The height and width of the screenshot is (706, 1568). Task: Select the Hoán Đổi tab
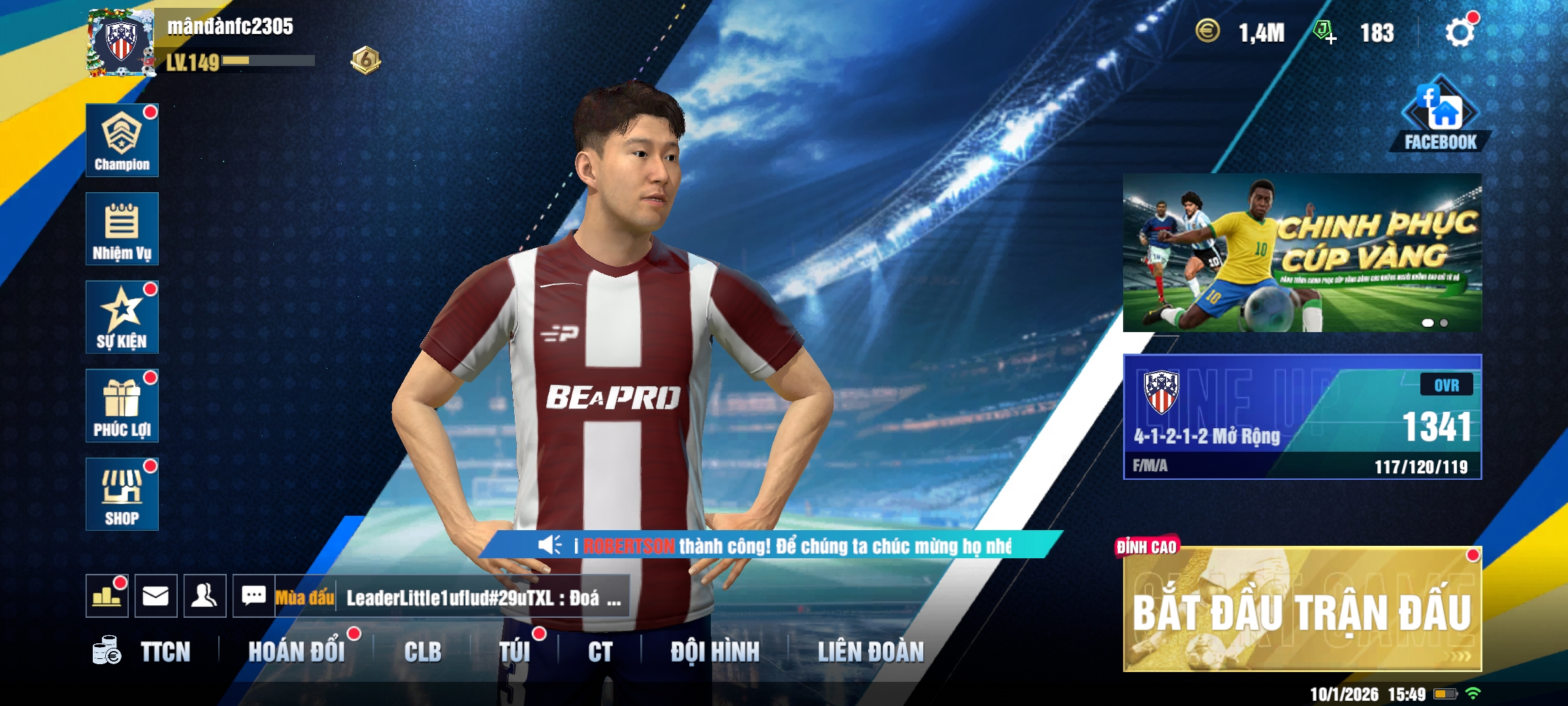click(x=296, y=652)
